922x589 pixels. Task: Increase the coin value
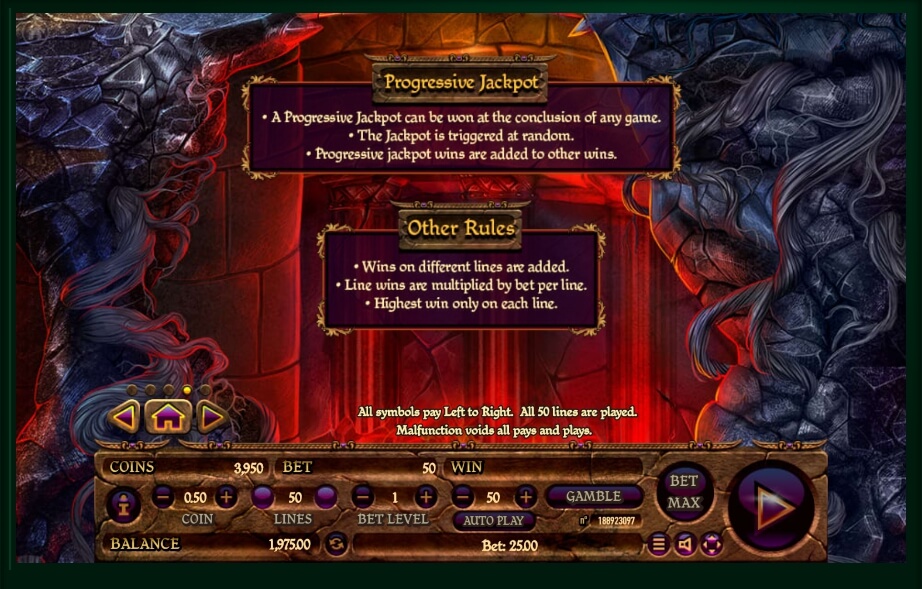coord(226,496)
